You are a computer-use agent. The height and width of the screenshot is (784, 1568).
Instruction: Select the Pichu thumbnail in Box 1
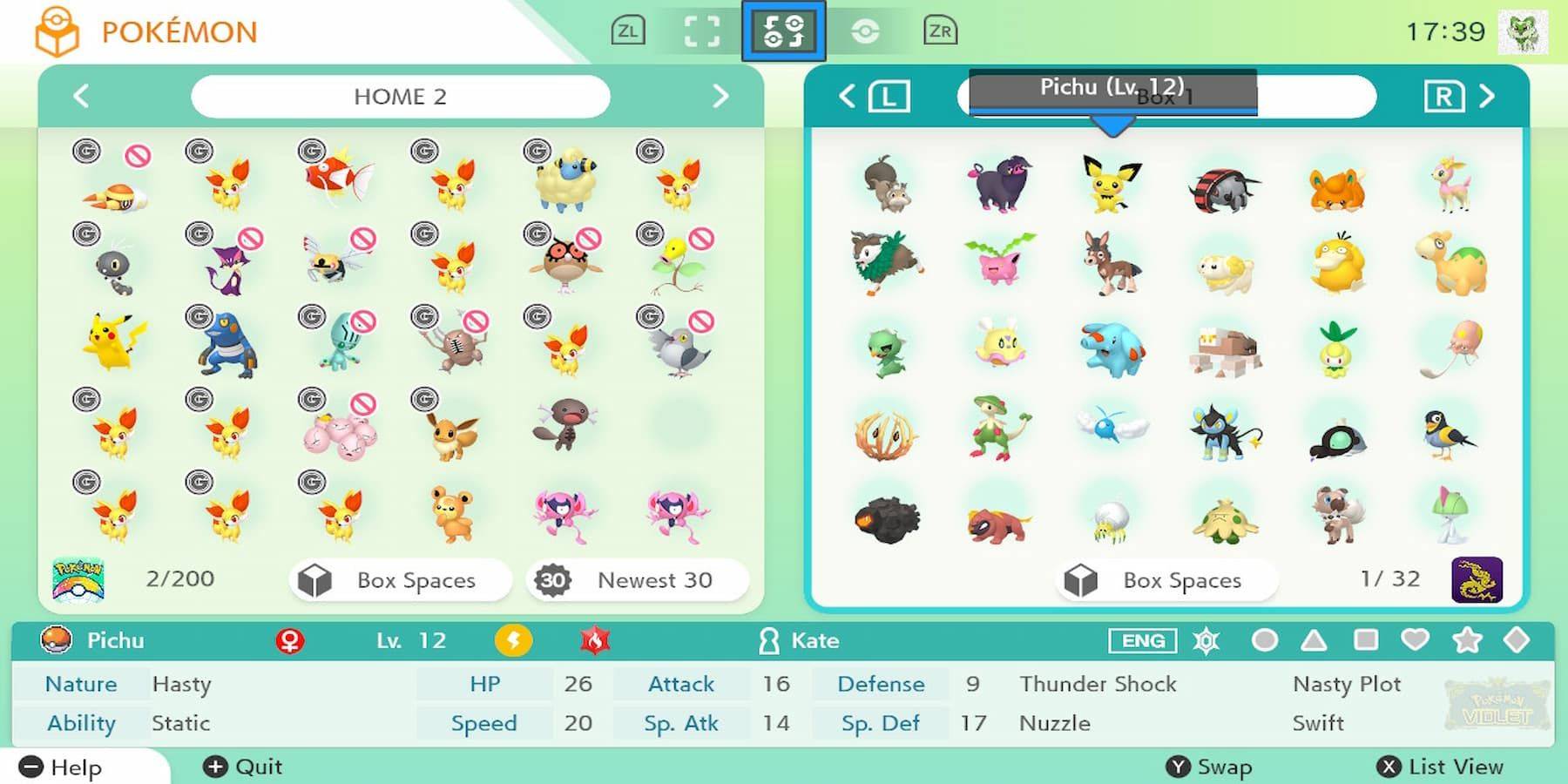(1109, 186)
